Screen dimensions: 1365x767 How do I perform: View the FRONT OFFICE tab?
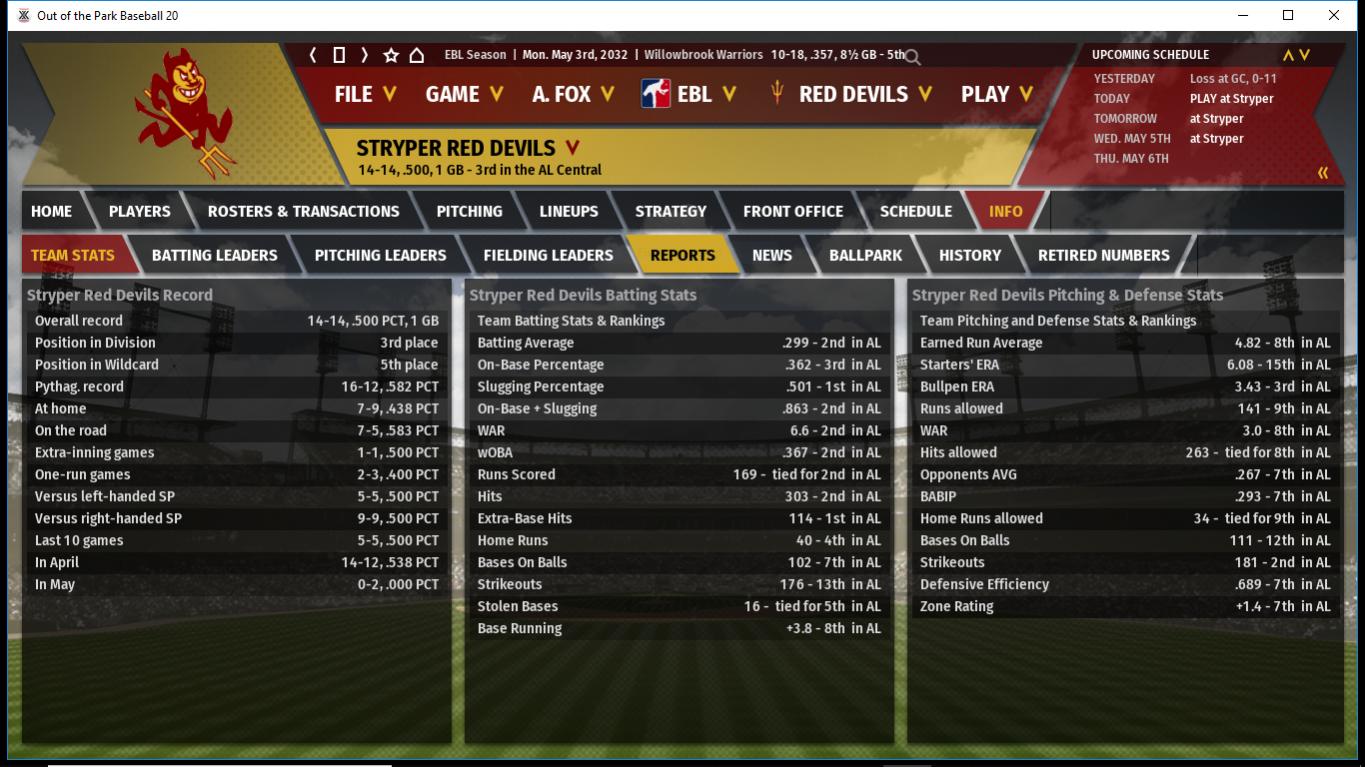[x=792, y=211]
